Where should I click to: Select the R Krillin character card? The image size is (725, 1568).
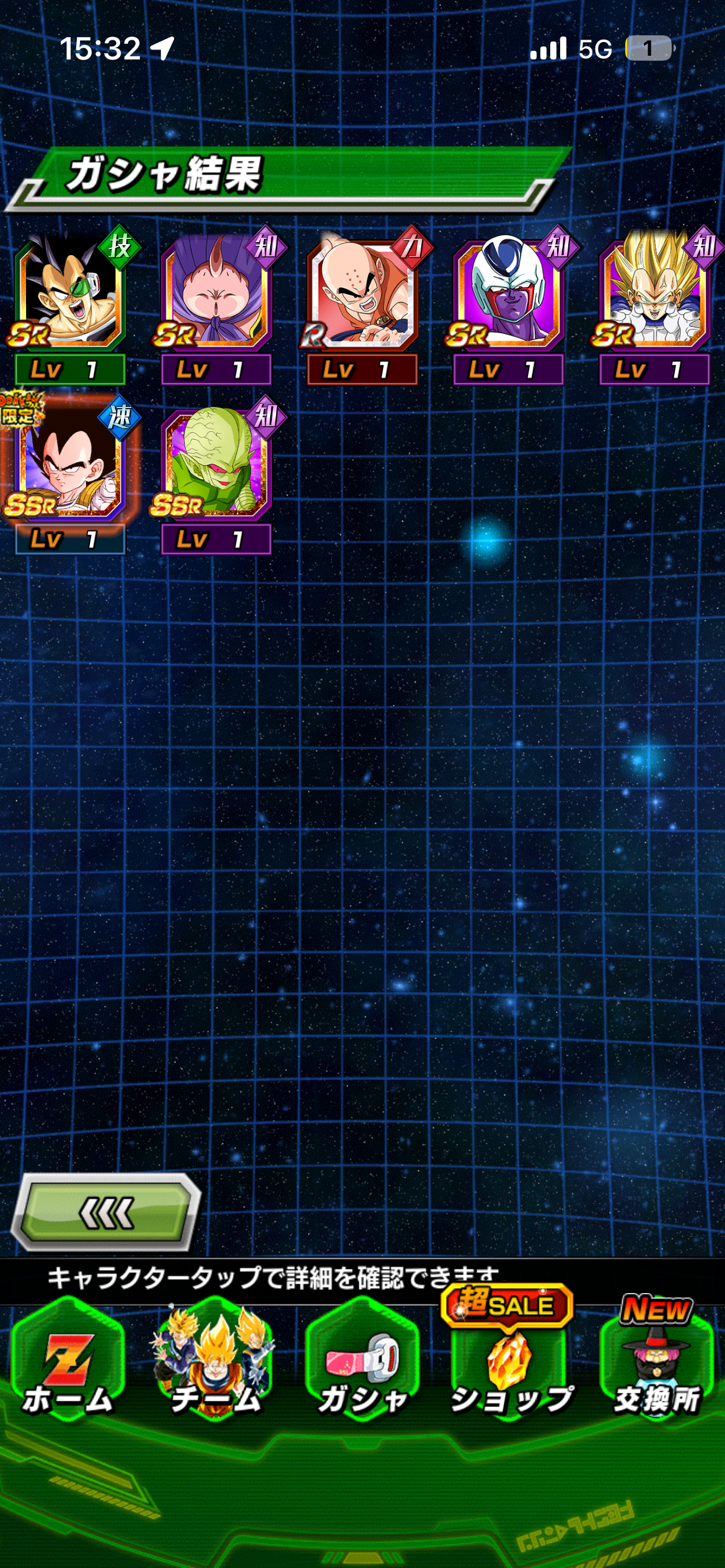[362, 292]
